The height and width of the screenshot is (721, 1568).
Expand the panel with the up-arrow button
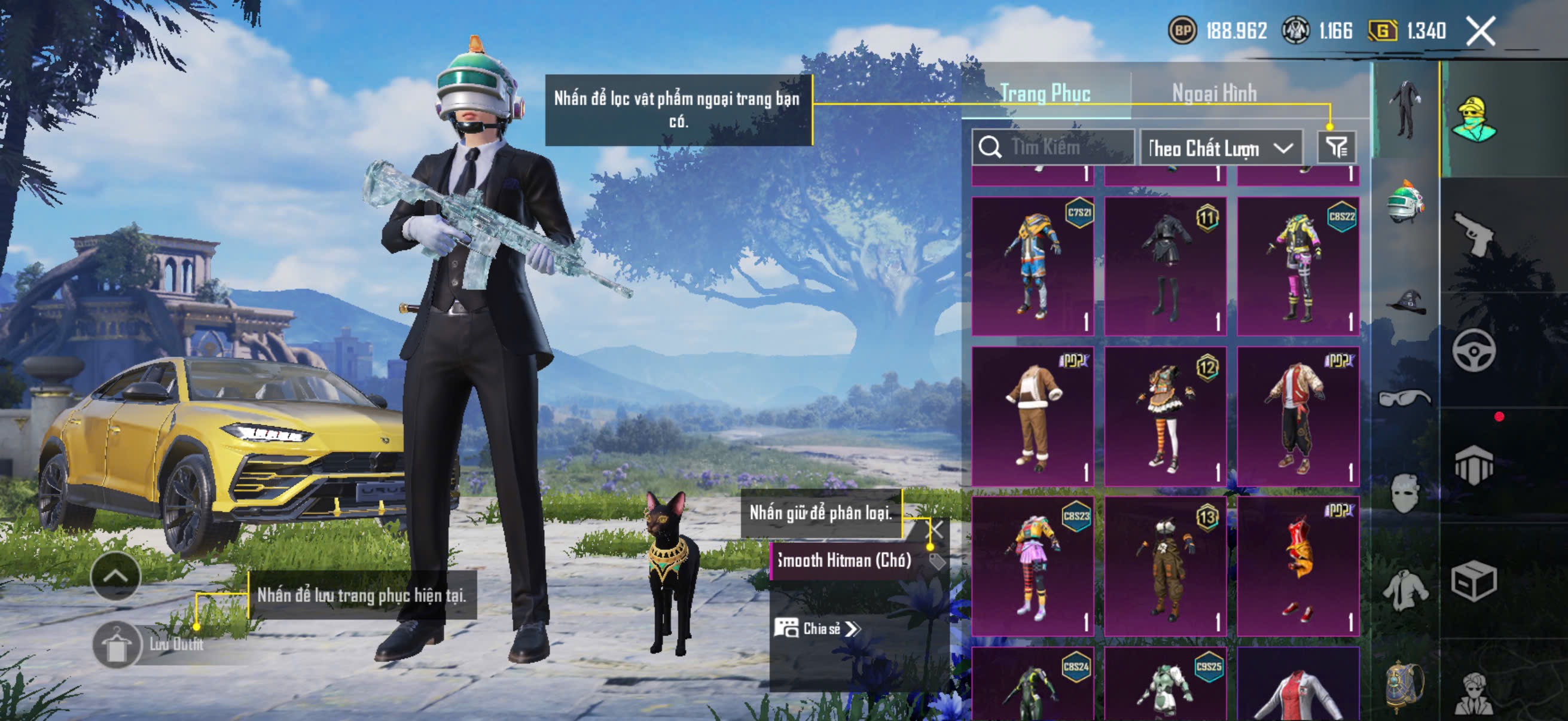[x=115, y=576]
